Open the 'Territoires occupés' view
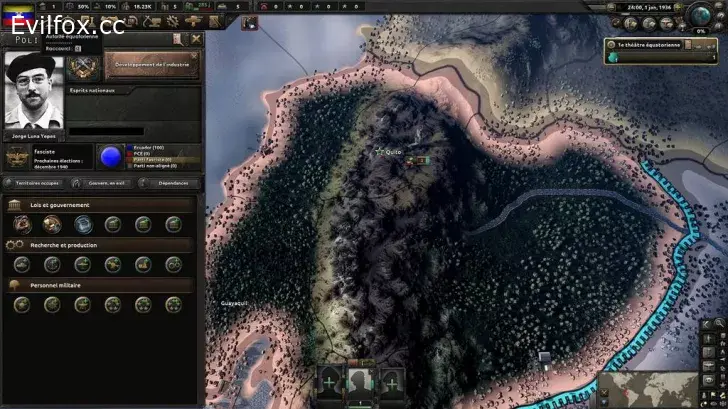The height and width of the screenshot is (409, 728). [37, 183]
